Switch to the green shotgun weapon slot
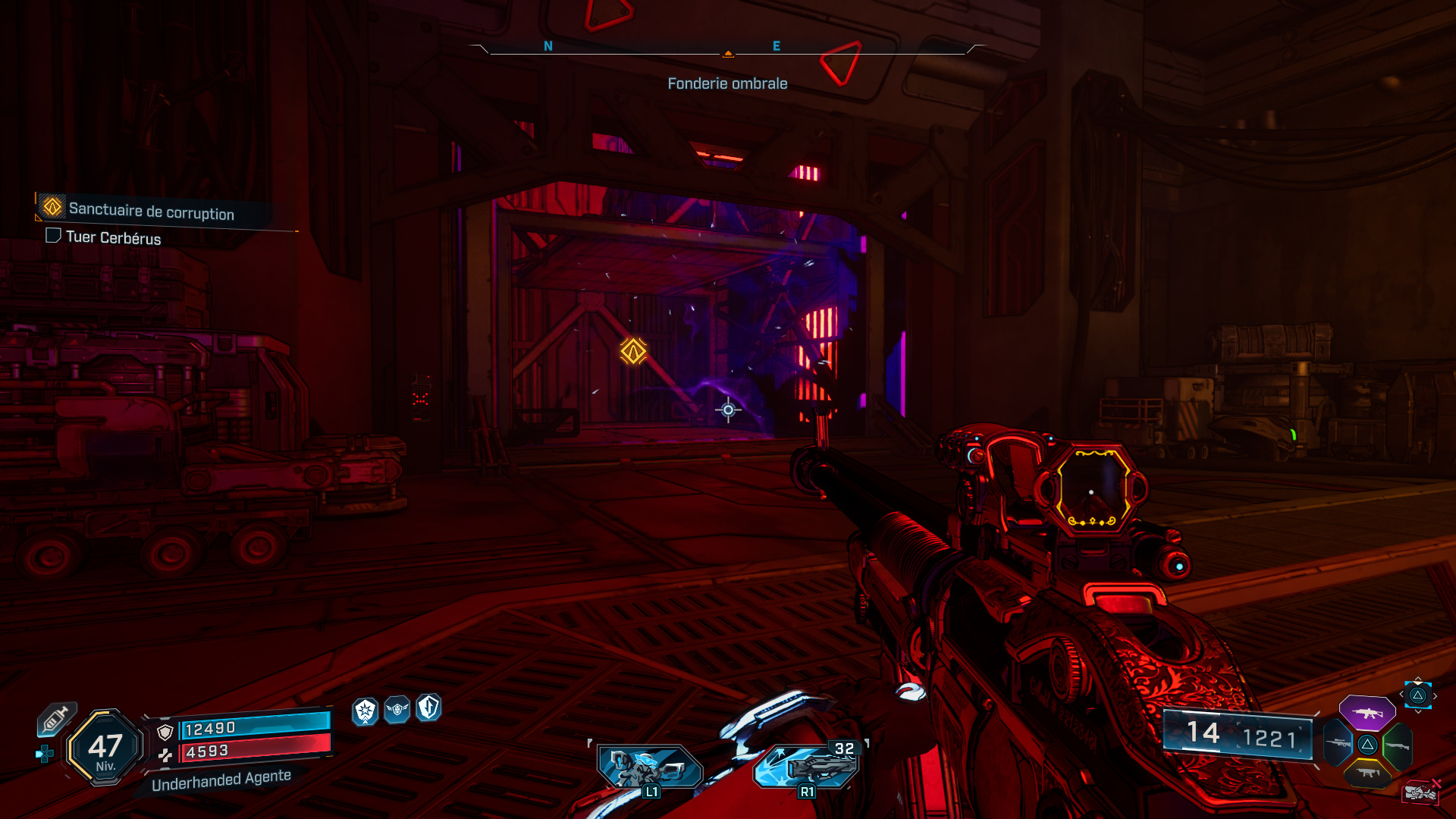 click(1398, 745)
